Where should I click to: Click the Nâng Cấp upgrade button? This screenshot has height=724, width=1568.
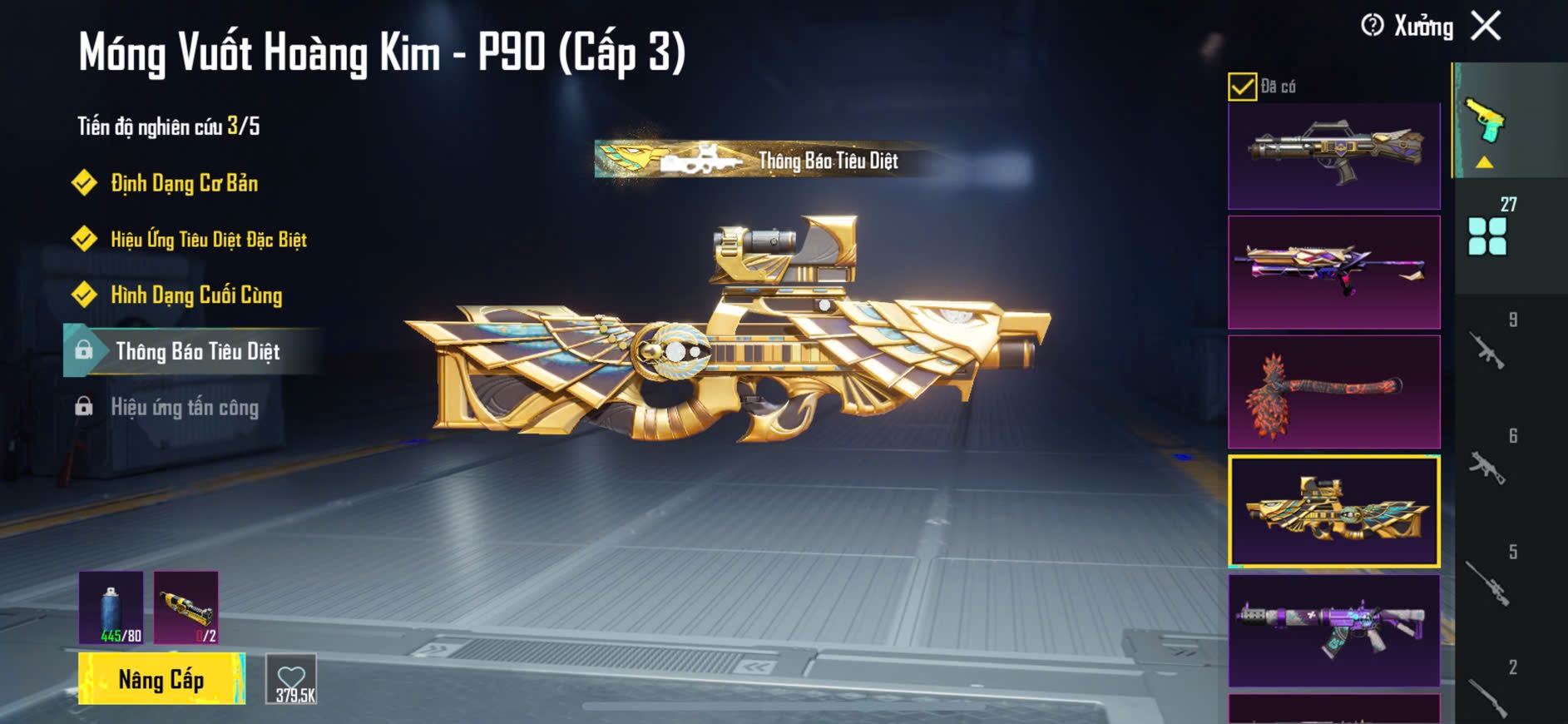(x=161, y=679)
